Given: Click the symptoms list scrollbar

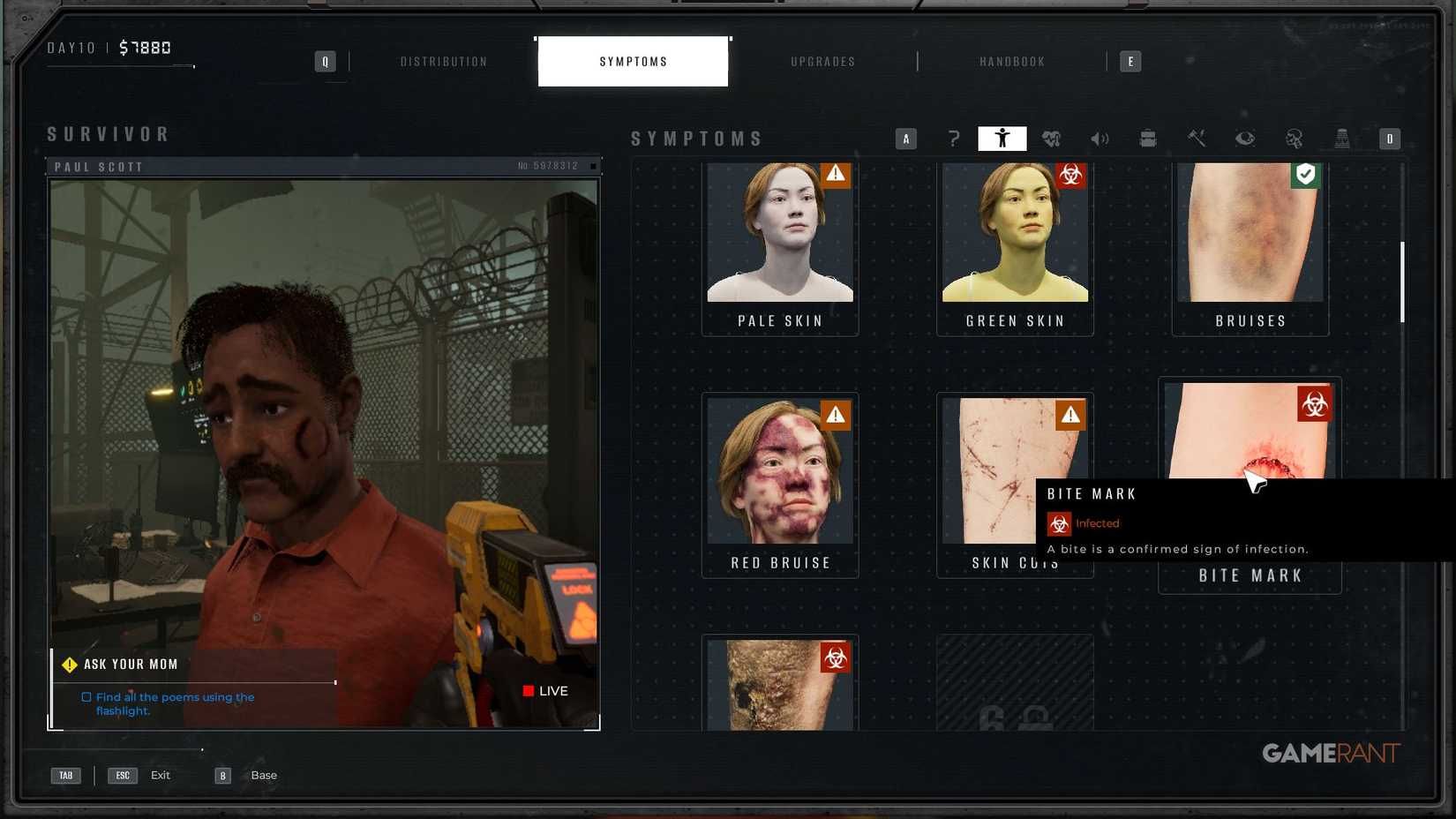Looking at the screenshot, I should (x=1401, y=282).
